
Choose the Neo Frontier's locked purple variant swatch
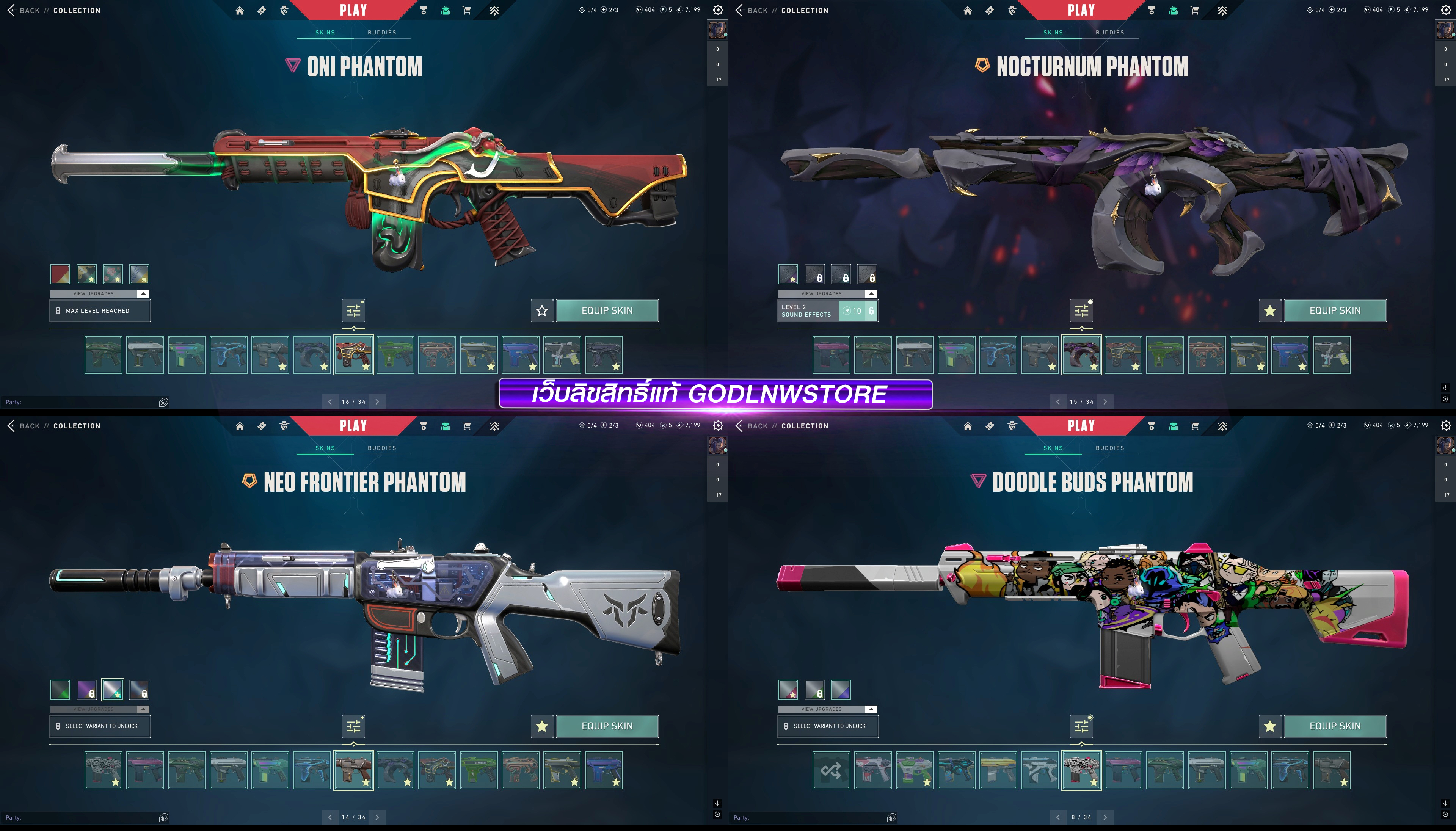[87, 690]
